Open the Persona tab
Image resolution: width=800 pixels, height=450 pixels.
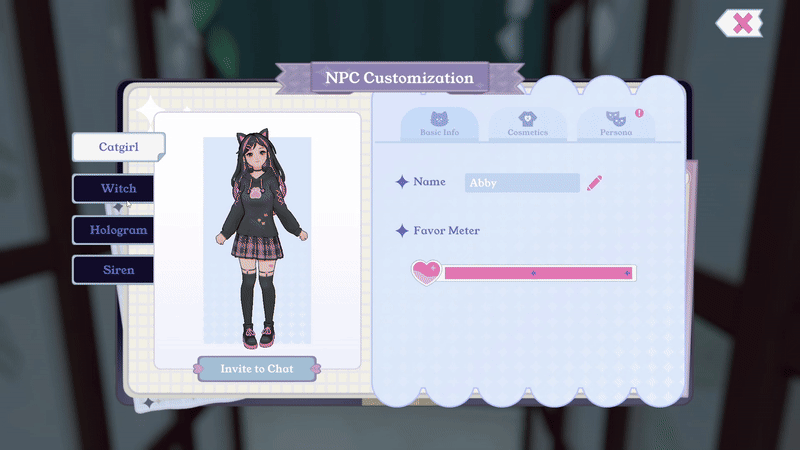point(615,124)
